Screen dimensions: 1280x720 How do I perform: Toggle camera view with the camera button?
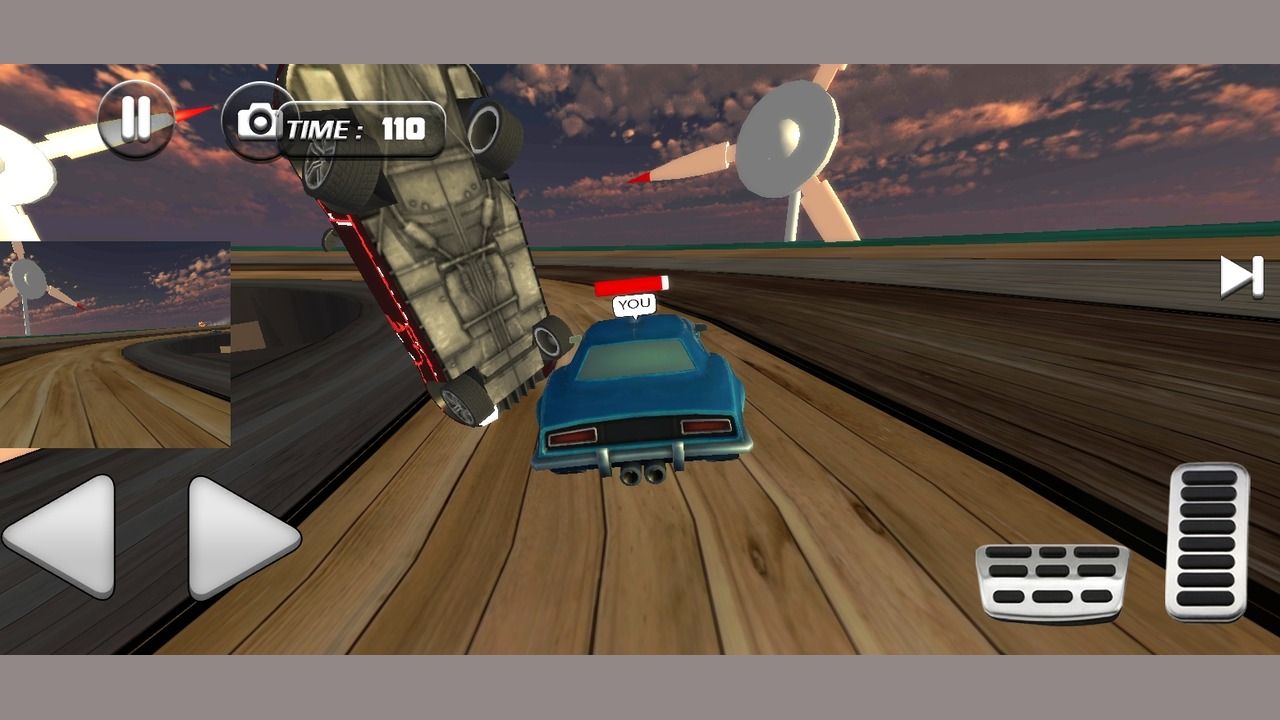pos(258,122)
